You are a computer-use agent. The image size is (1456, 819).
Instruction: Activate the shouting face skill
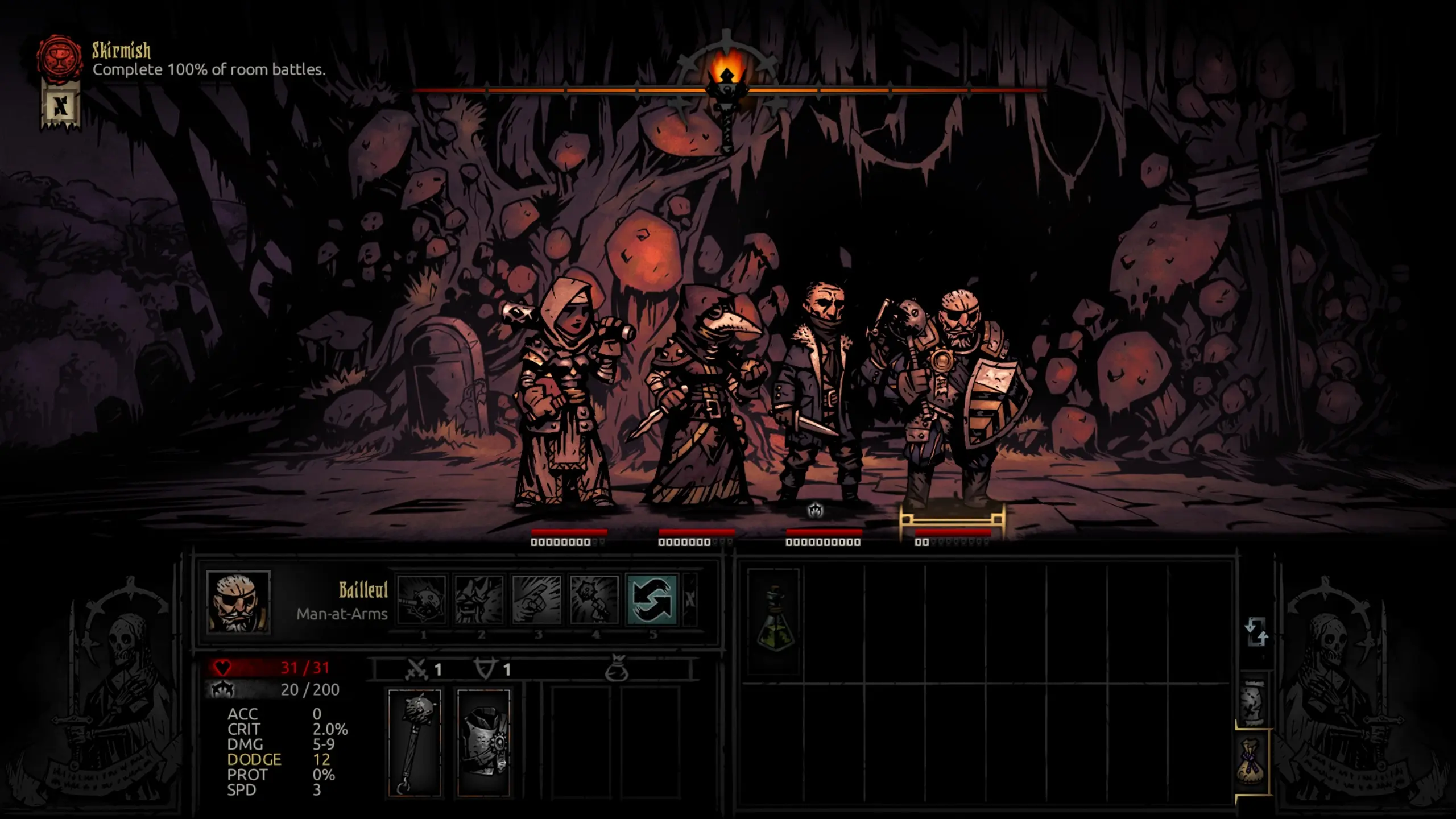[479, 600]
